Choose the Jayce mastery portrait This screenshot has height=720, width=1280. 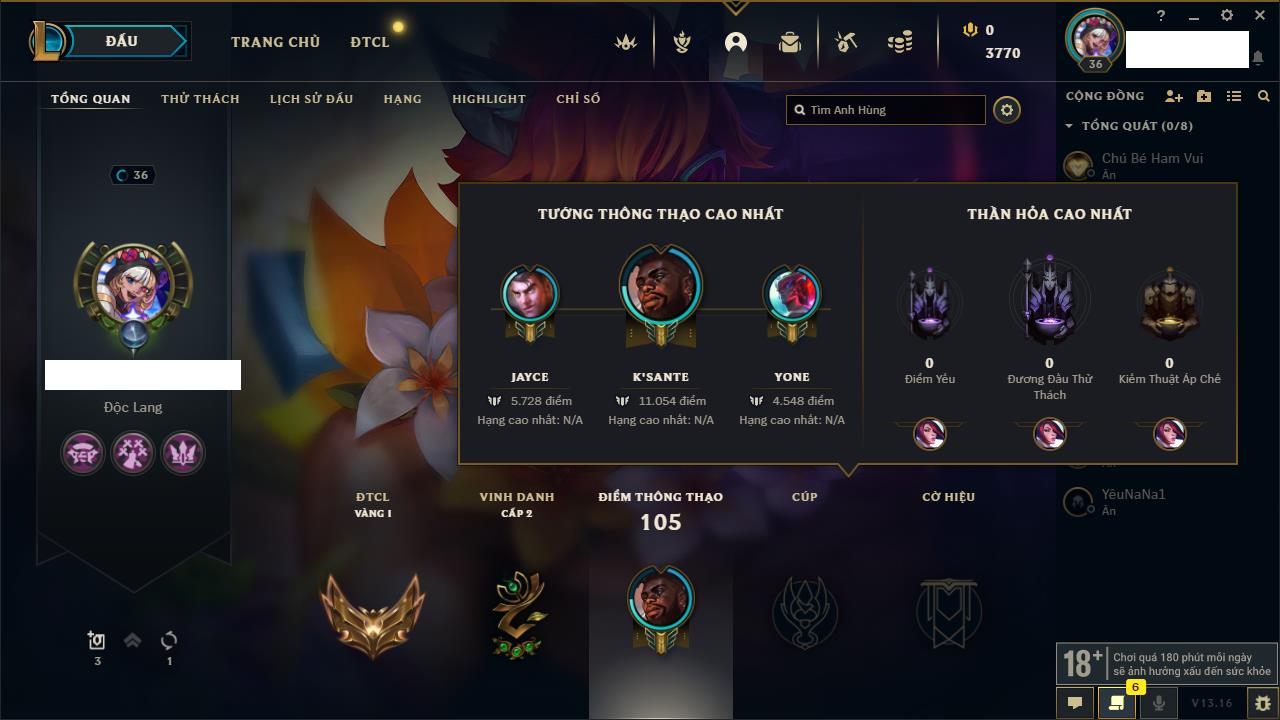[x=530, y=294]
